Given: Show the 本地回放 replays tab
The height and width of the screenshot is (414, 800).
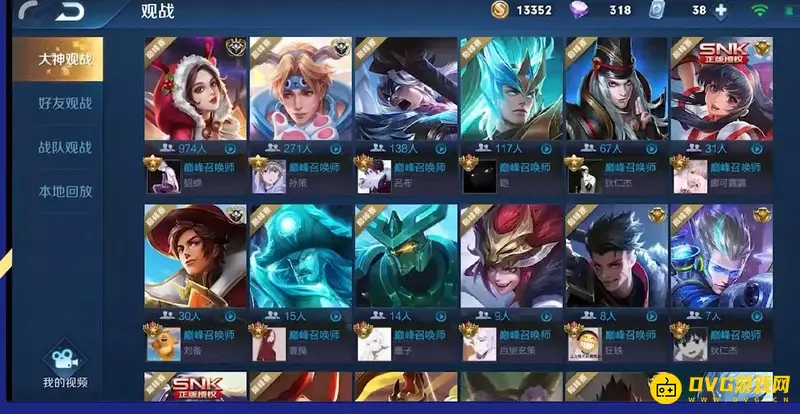Looking at the screenshot, I should click(x=64, y=191).
